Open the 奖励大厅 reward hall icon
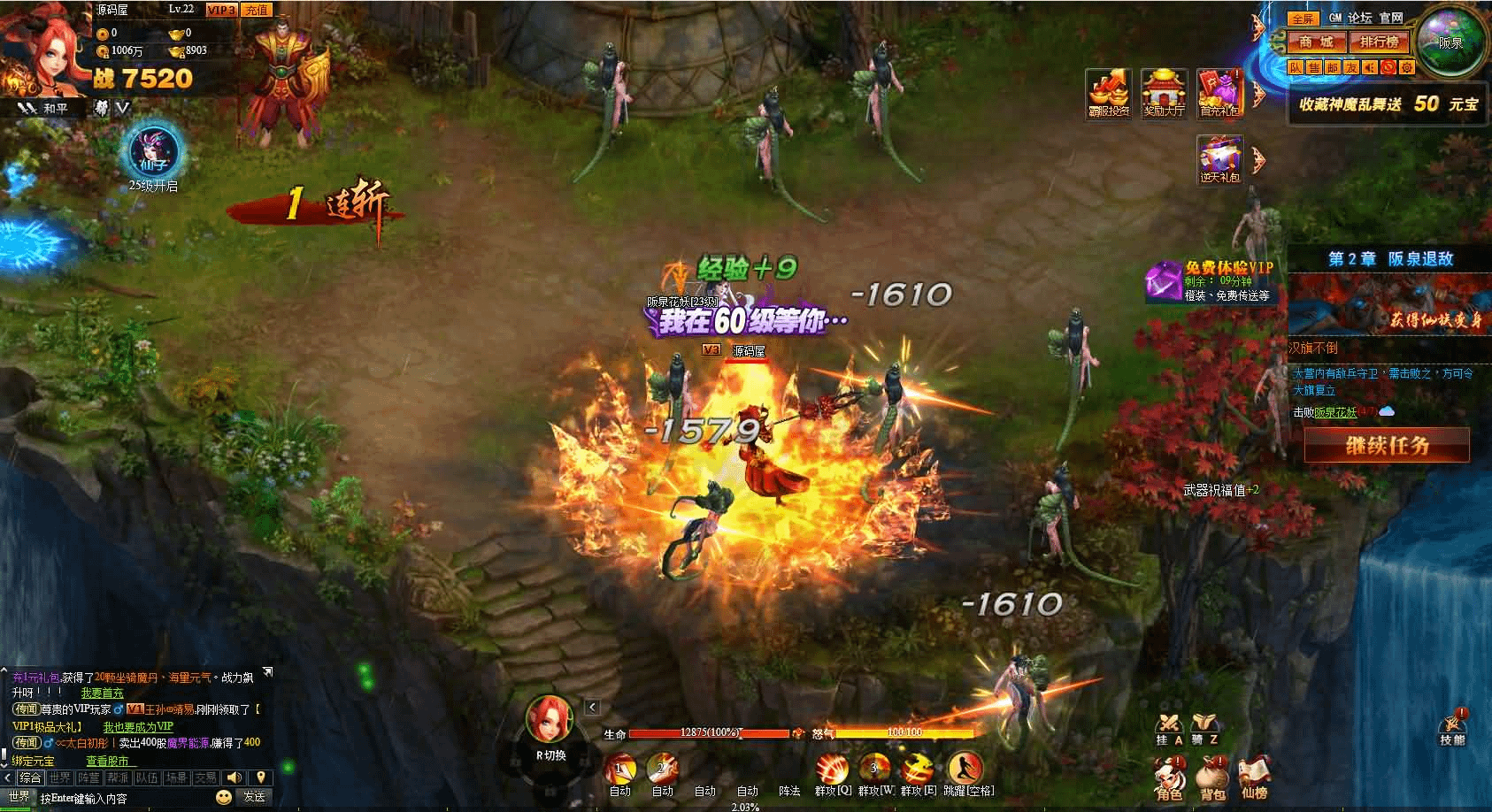The width and height of the screenshot is (1492, 812). click(x=1164, y=91)
